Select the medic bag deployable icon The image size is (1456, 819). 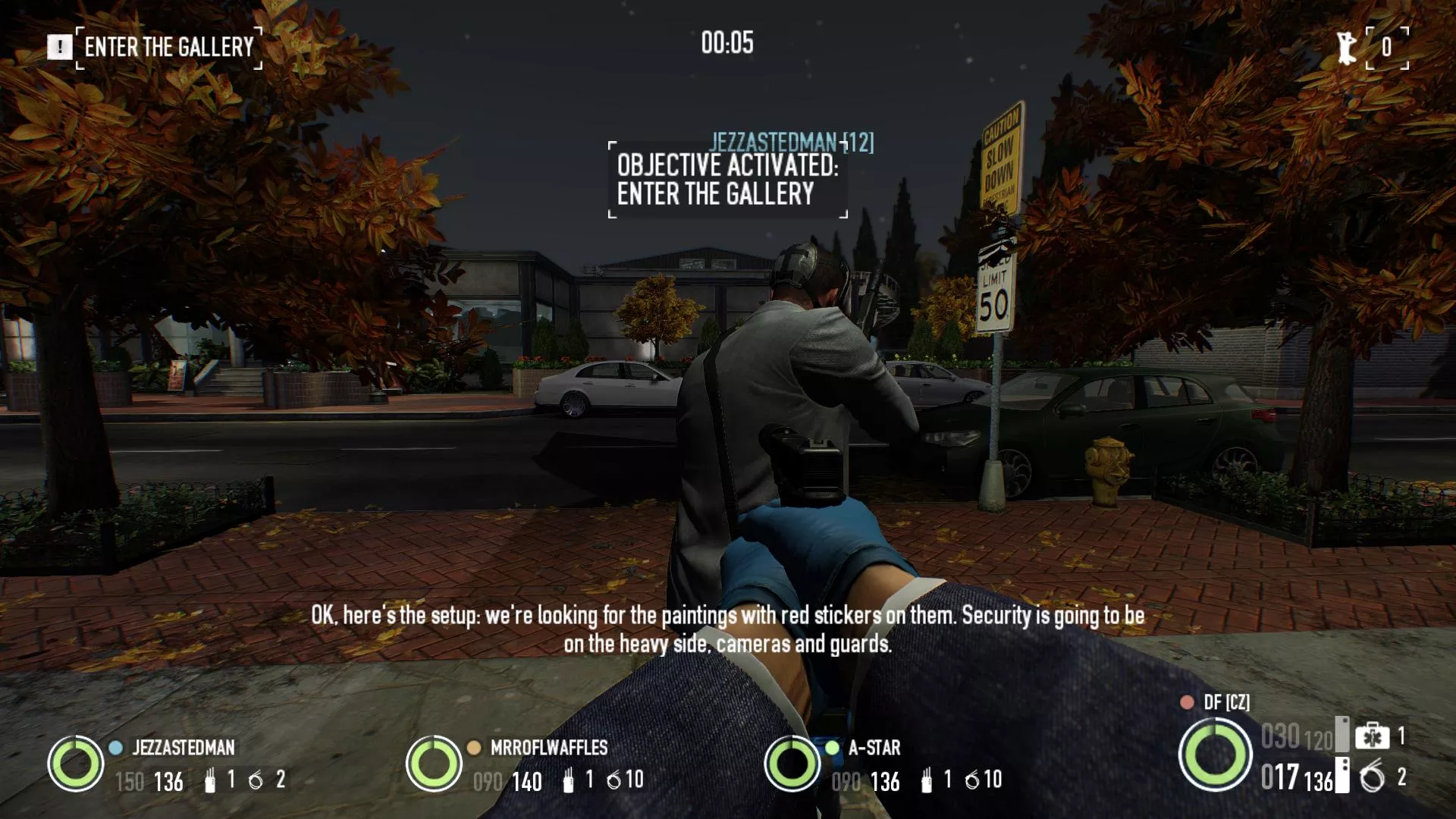click(1372, 736)
